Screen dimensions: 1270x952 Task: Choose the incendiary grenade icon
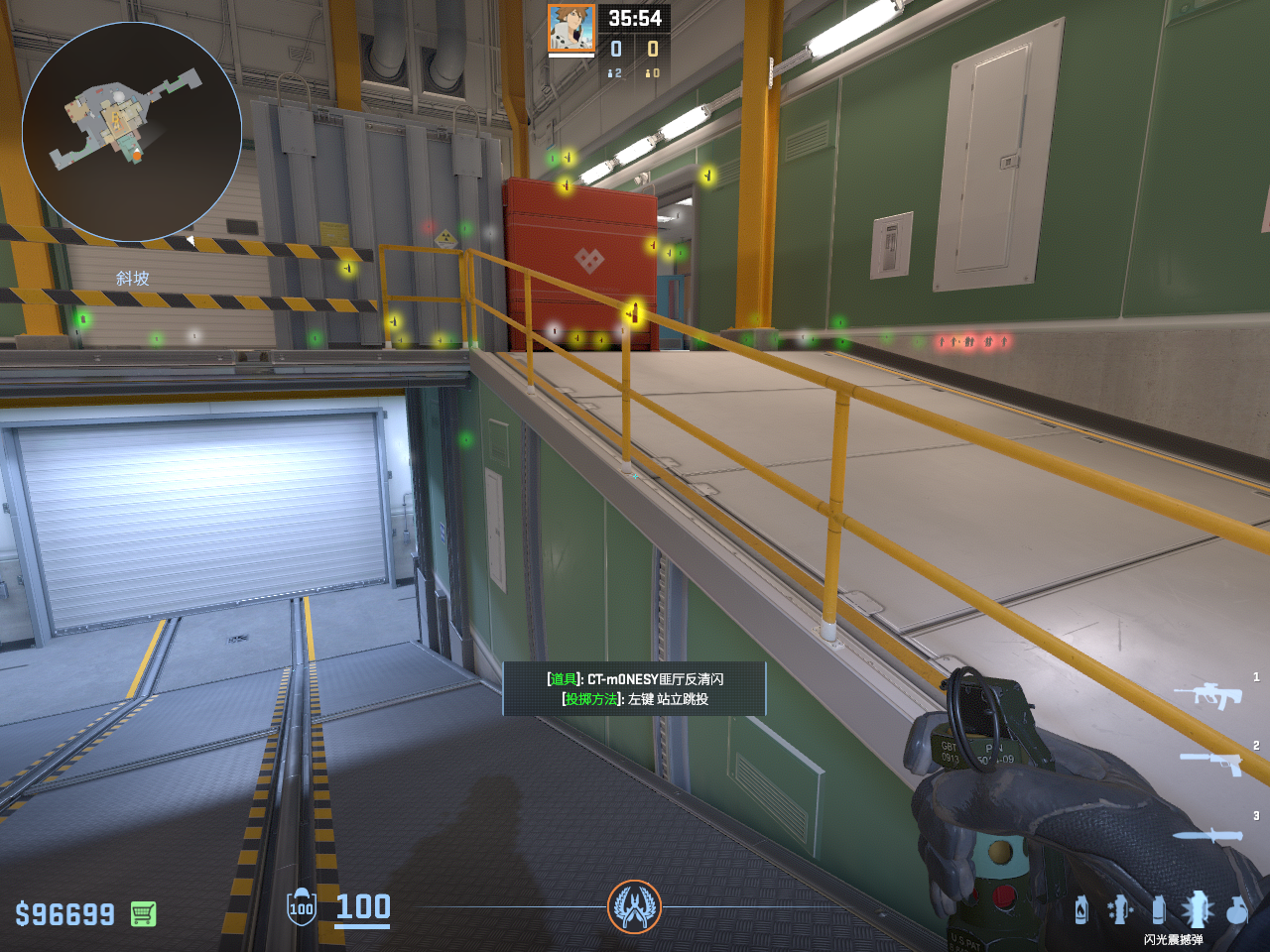1081,909
